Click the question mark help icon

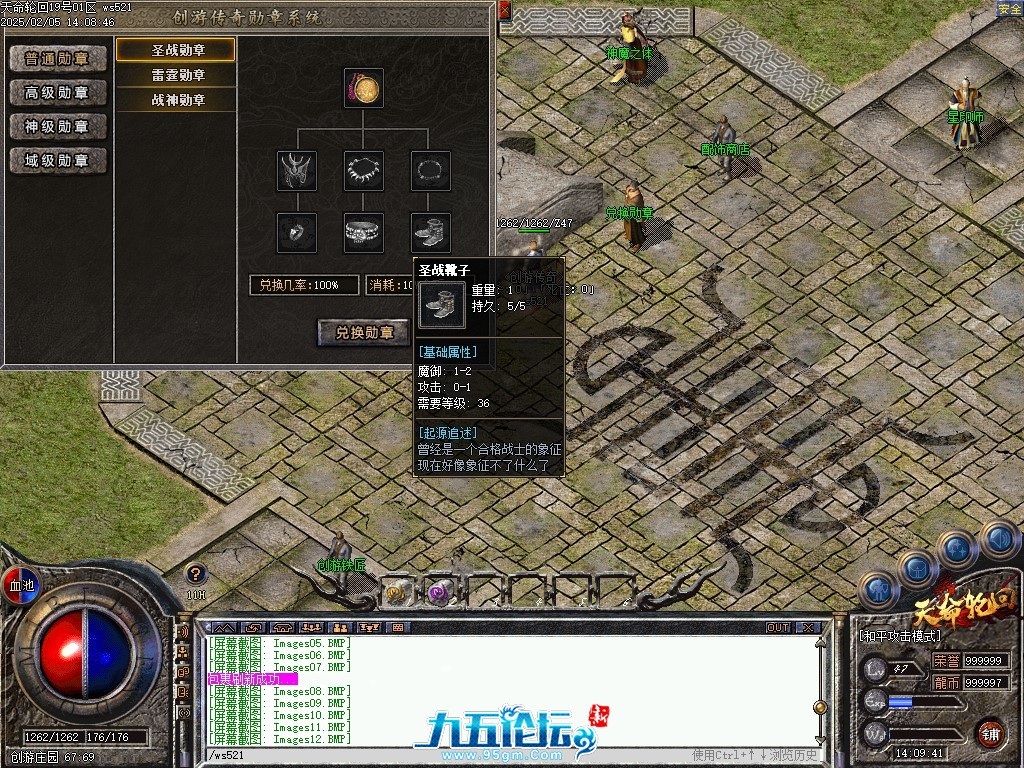(x=196, y=574)
